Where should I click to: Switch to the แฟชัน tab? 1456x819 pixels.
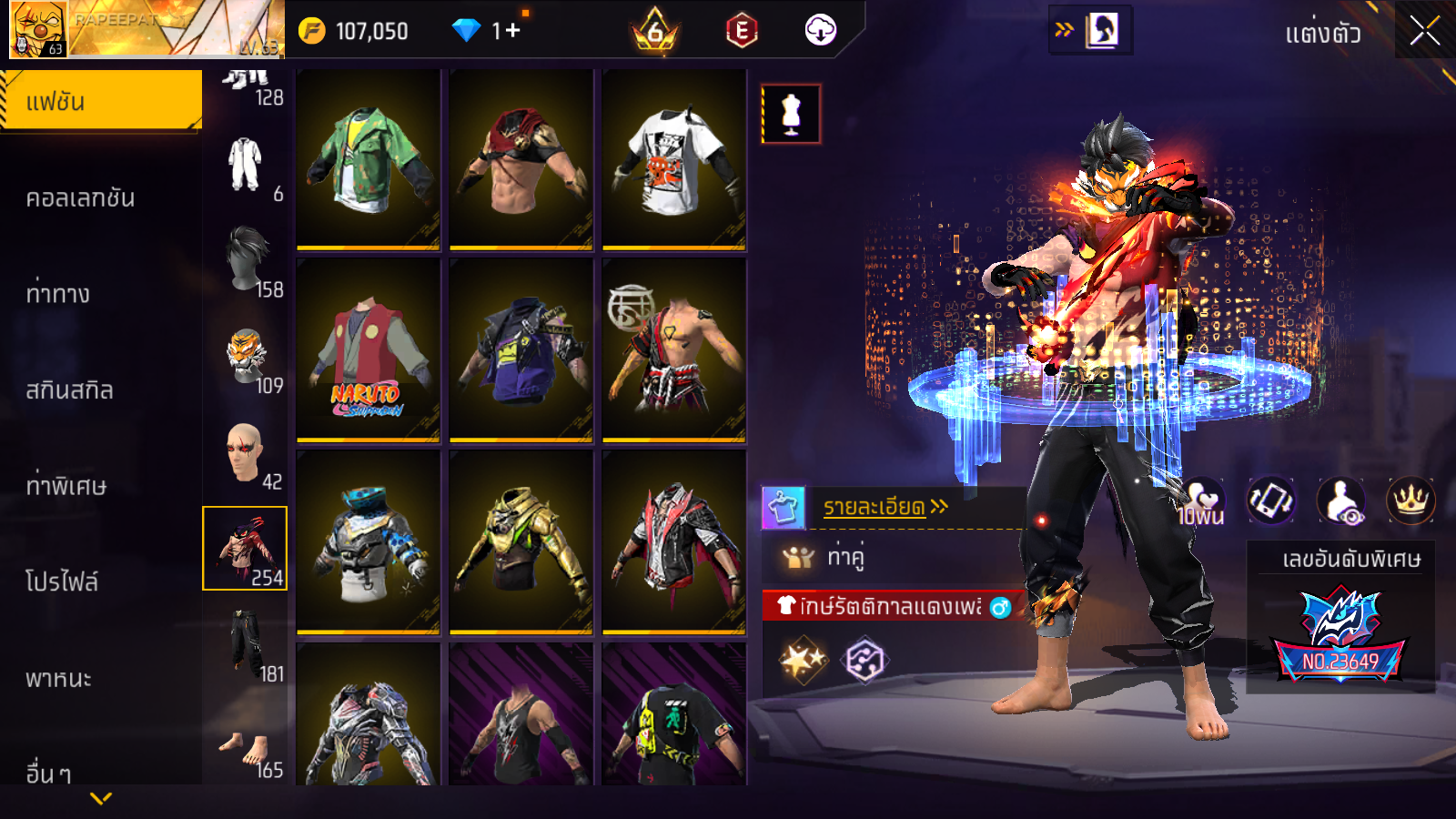100,101
